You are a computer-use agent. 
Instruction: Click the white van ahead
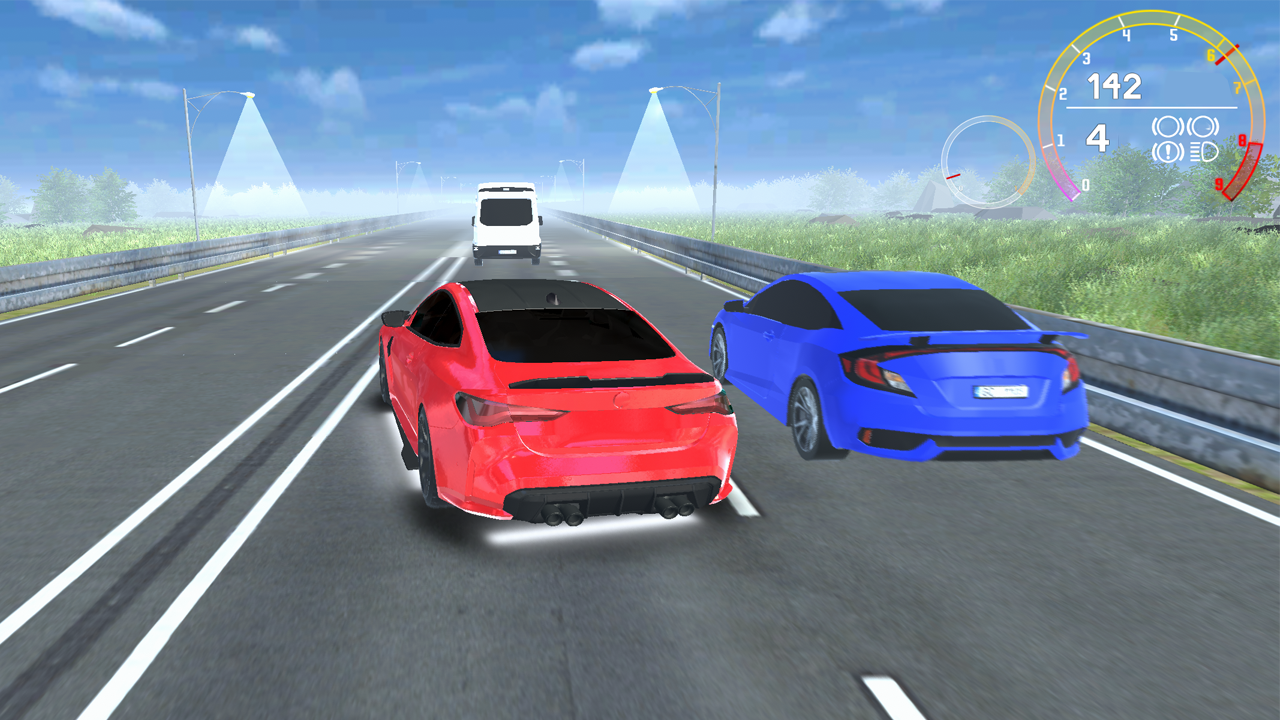point(505,222)
